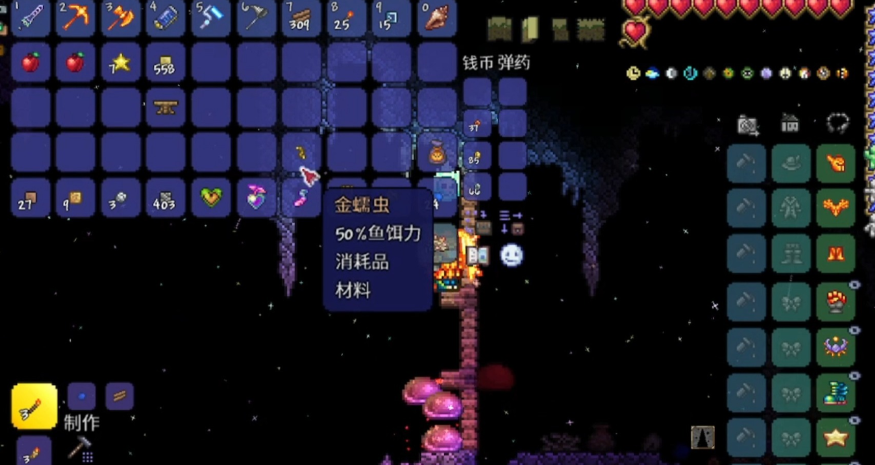
Task: Pick up the gold worm bait
Action: [300, 152]
